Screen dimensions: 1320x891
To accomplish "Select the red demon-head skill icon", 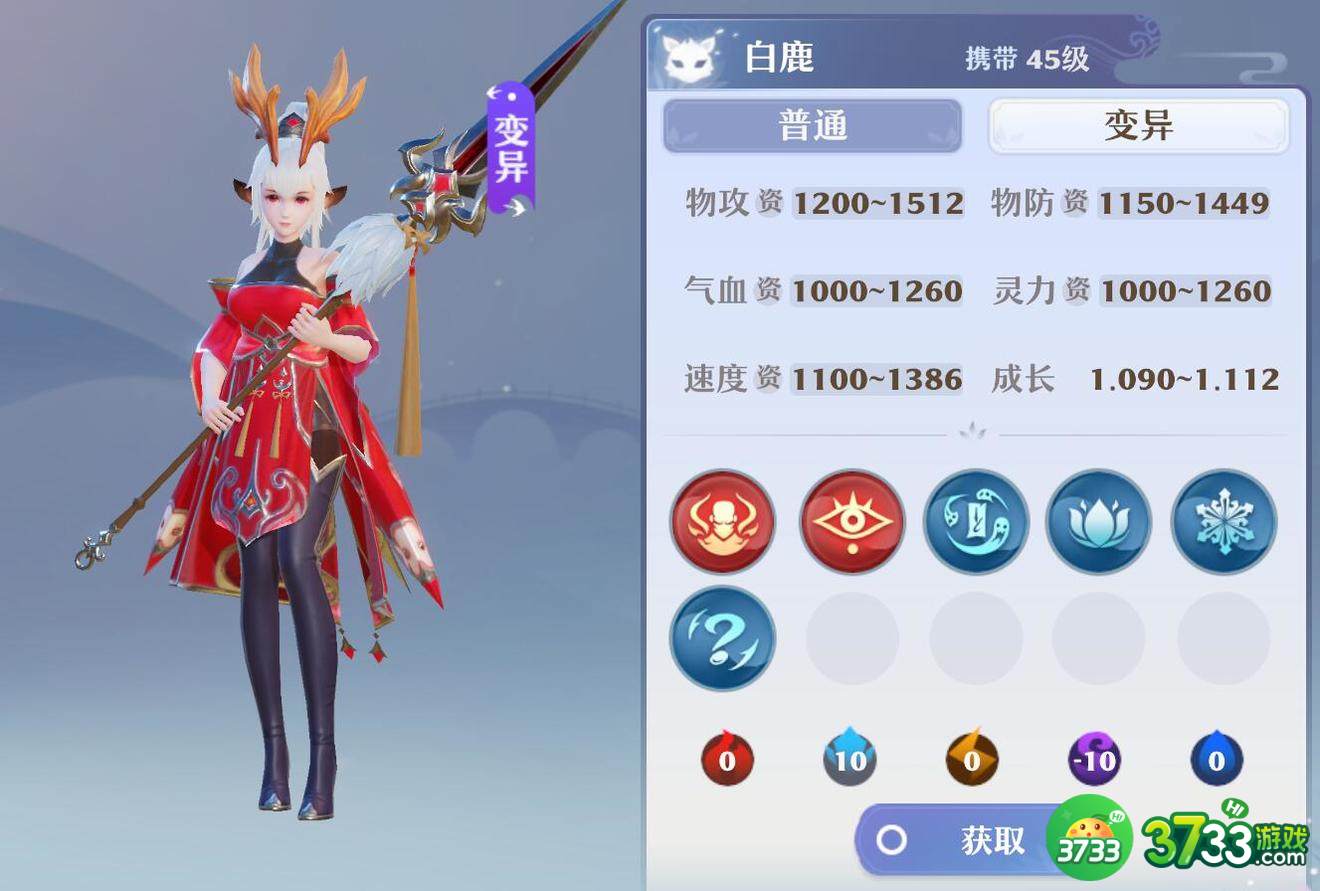I will 722,522.
